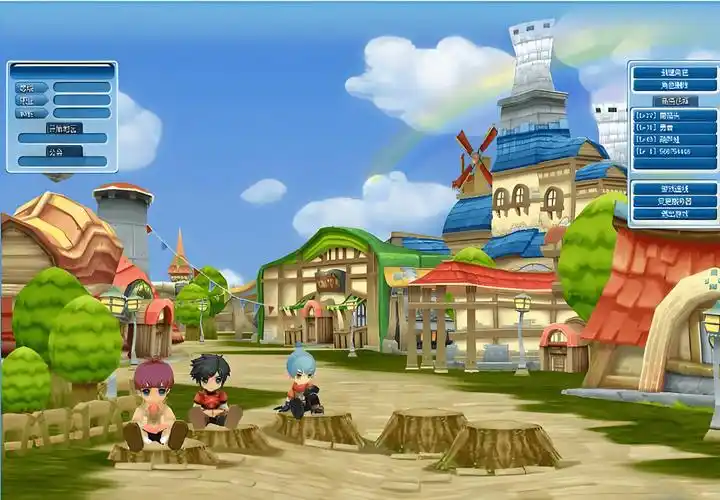Click the create character button (创建角色)
The width and height of the screenshot is (720, 500).
[x=675, y=73]
